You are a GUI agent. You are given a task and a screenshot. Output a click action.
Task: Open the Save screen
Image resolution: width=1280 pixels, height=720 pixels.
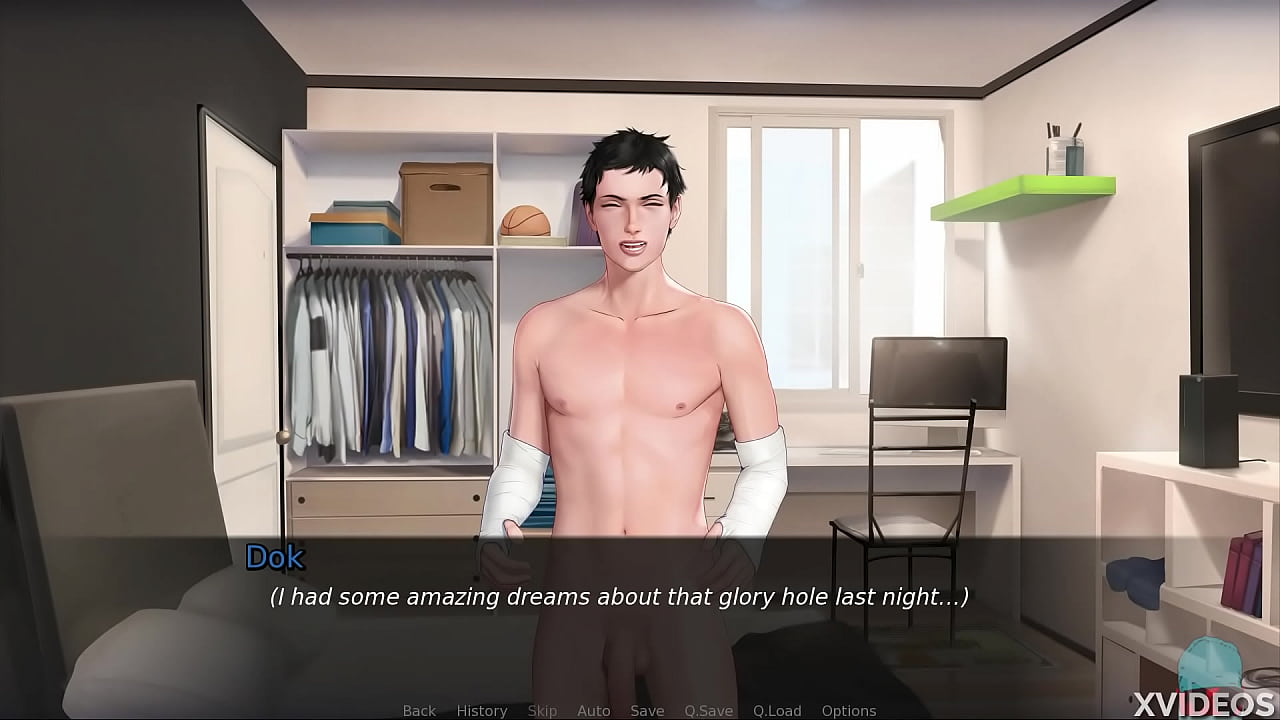647,710
